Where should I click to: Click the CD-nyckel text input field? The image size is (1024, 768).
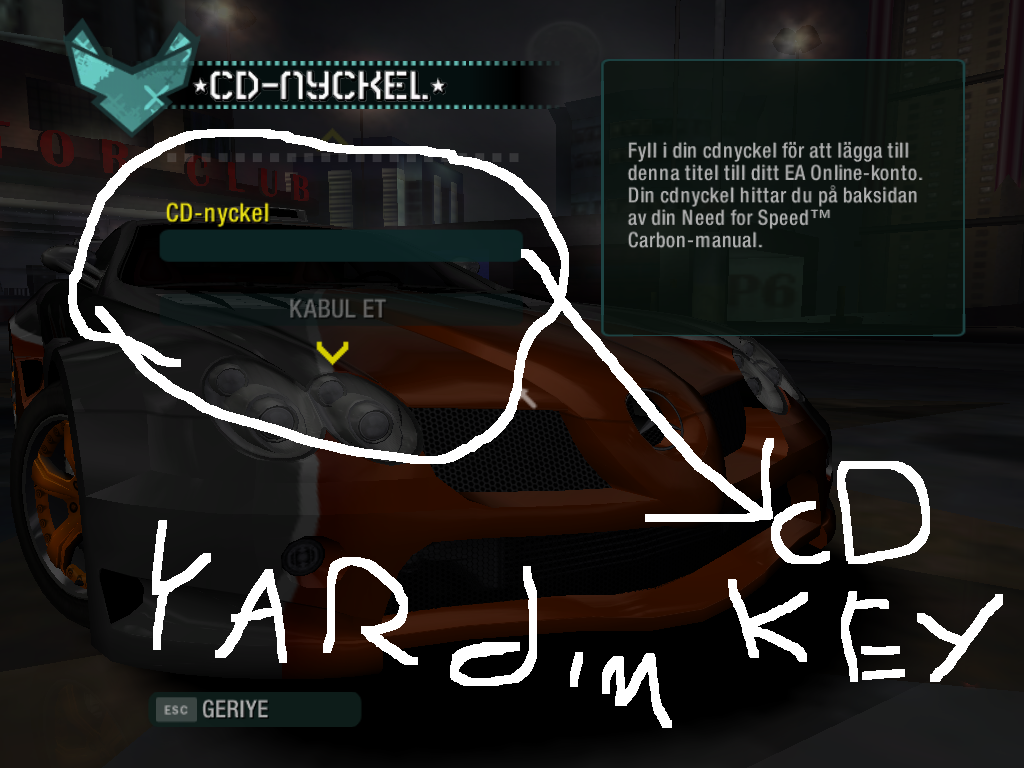pyautogui.click(x=340, y=246)
